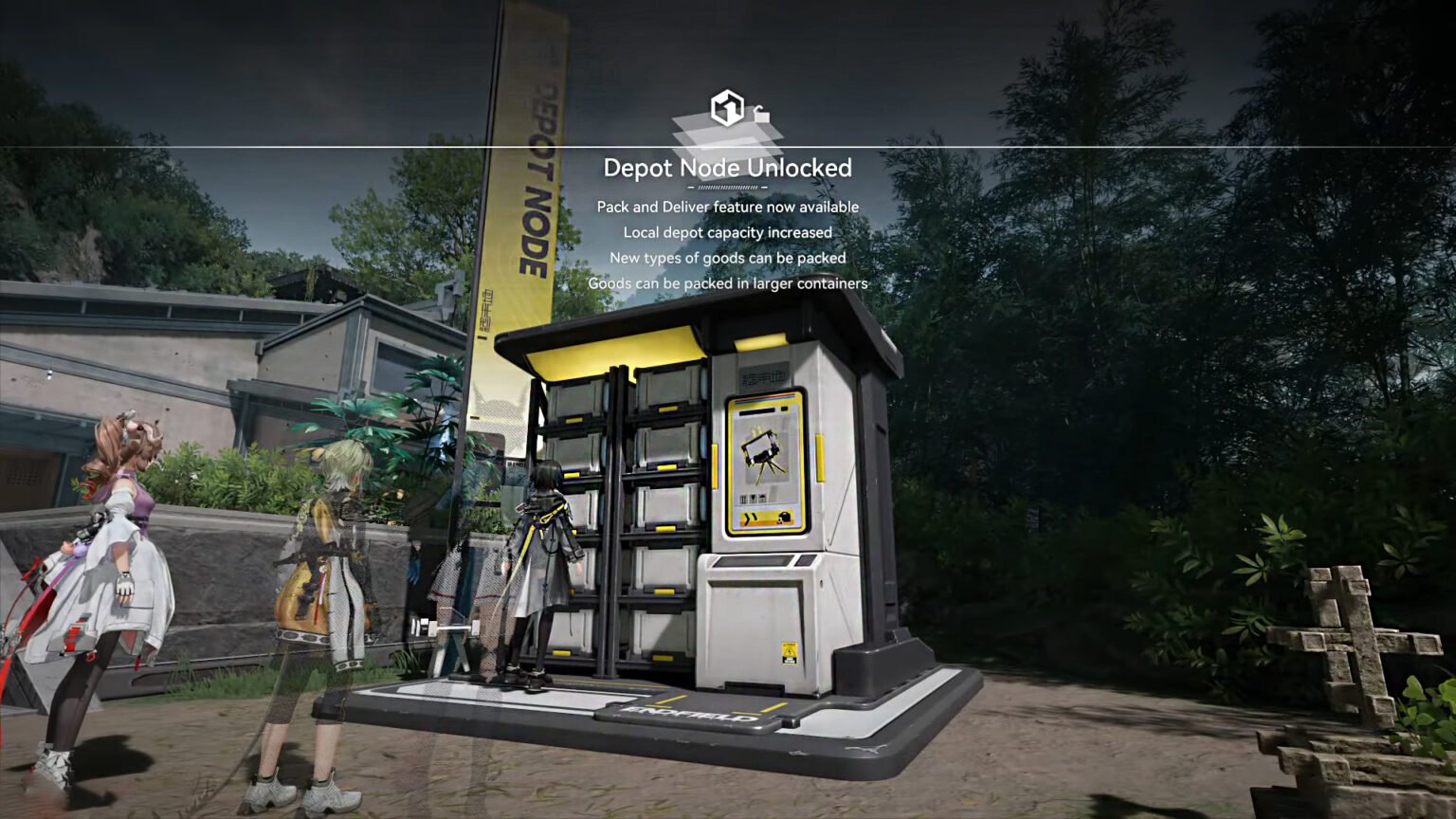The width and height of the screenshot is (1456, 819).
Task: Click the depot cube icon above the title
Action: point(727,107)
